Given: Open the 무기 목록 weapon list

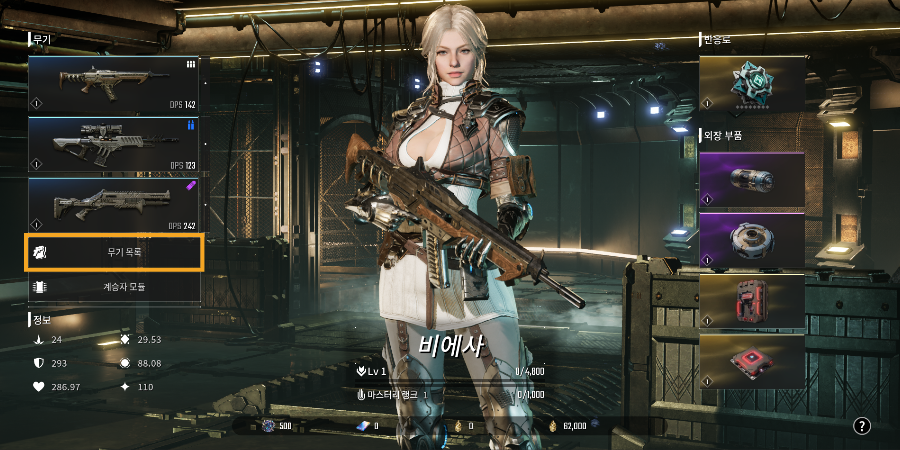Looking at the screenshot, I should click(x=113, y=253).
